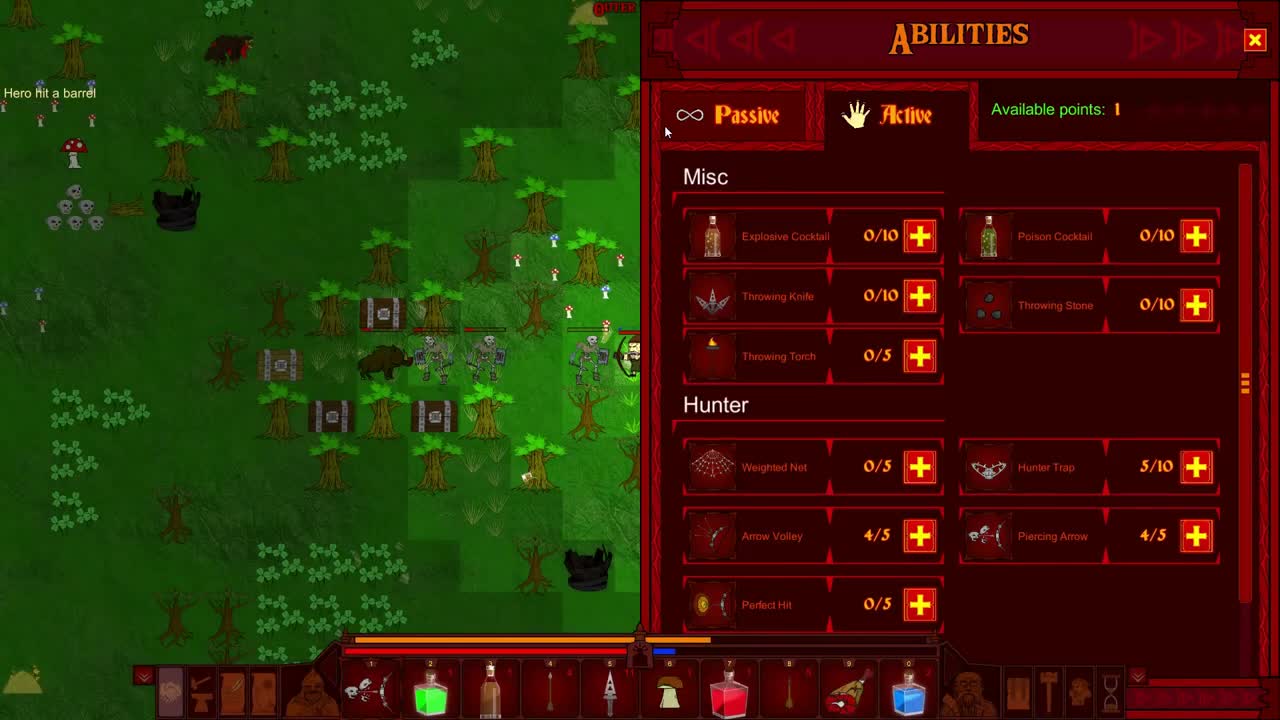Screen dimensions: 1280x720
Task: Select the bow in hotbar slot 1
Action: click(x=371, y=690)
